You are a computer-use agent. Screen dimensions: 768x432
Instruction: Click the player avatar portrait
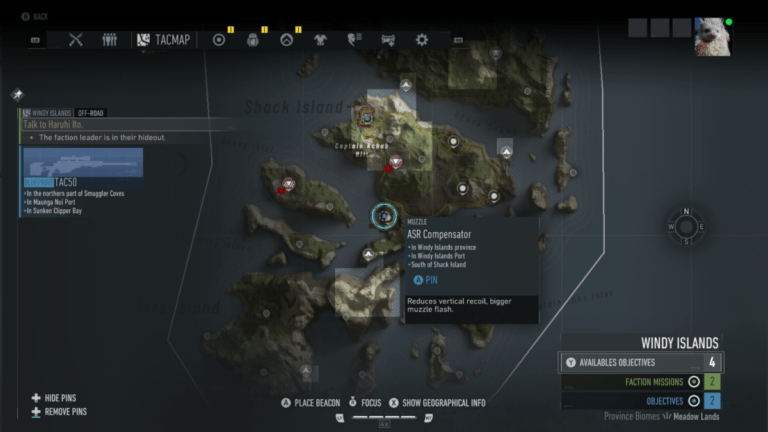(712, 35)
